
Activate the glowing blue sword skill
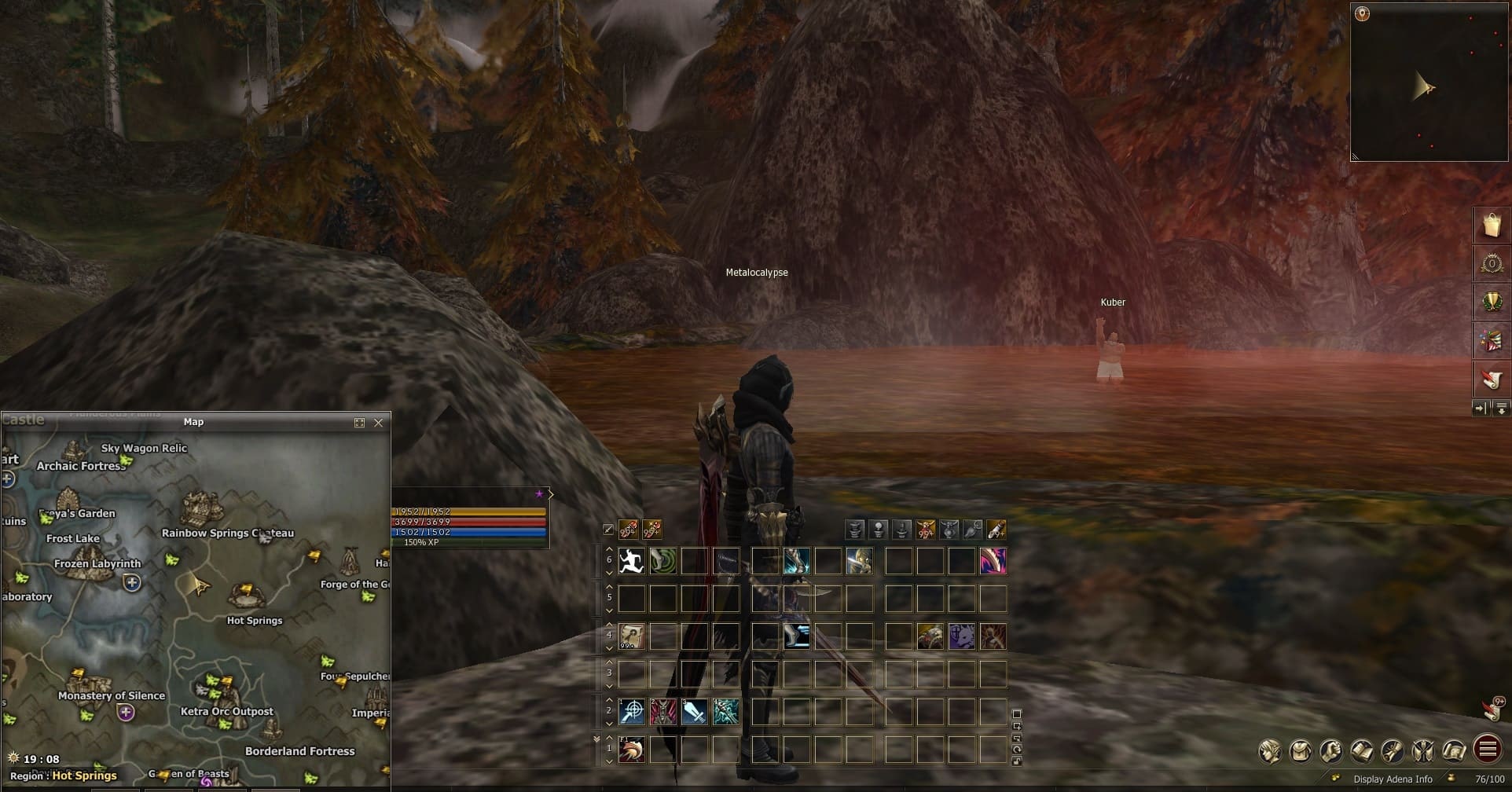coord(694,712)
